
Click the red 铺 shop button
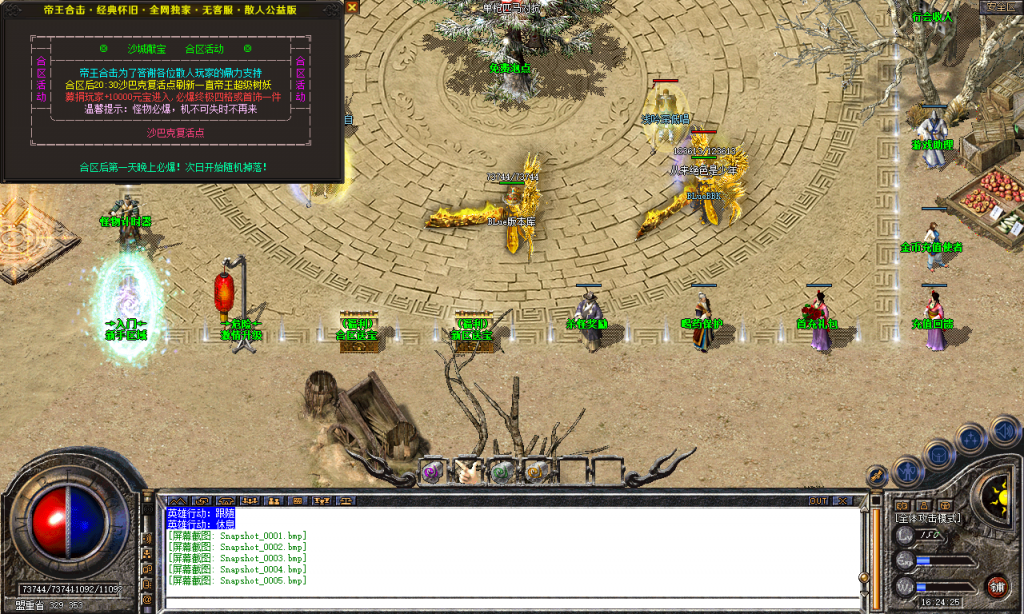point(996,586)
